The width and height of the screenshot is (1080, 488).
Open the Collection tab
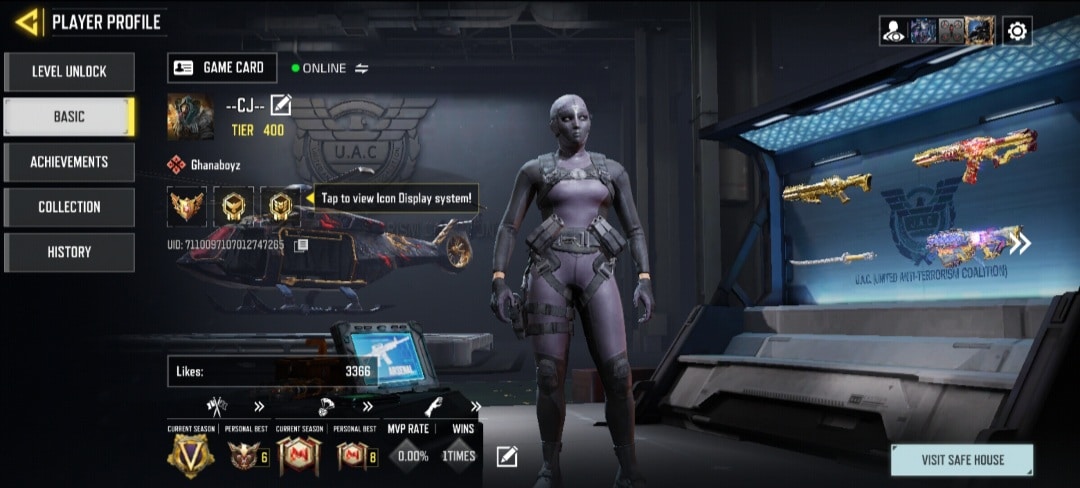[x=69, y=207]
